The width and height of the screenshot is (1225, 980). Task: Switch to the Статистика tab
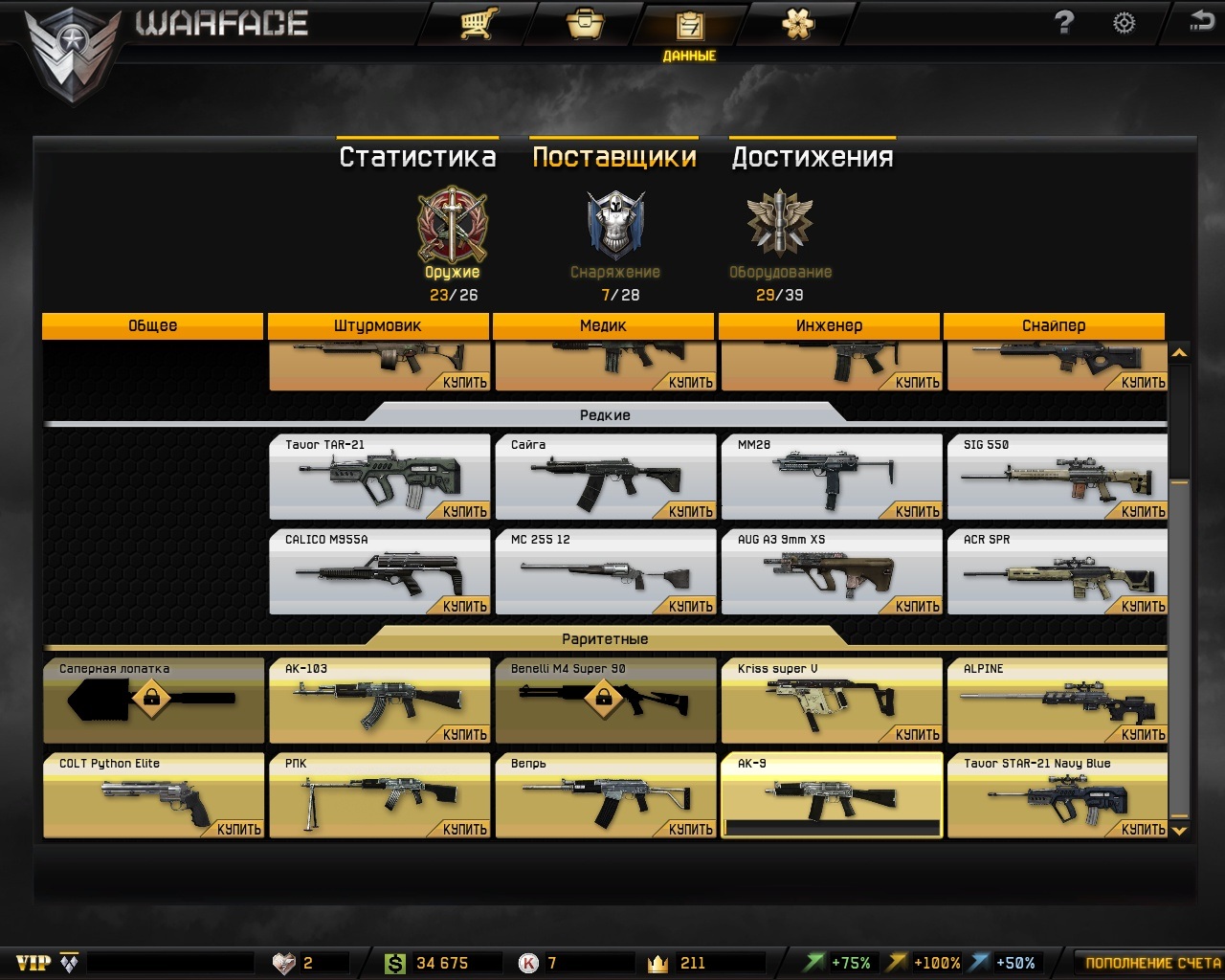(x=417, y=157)
